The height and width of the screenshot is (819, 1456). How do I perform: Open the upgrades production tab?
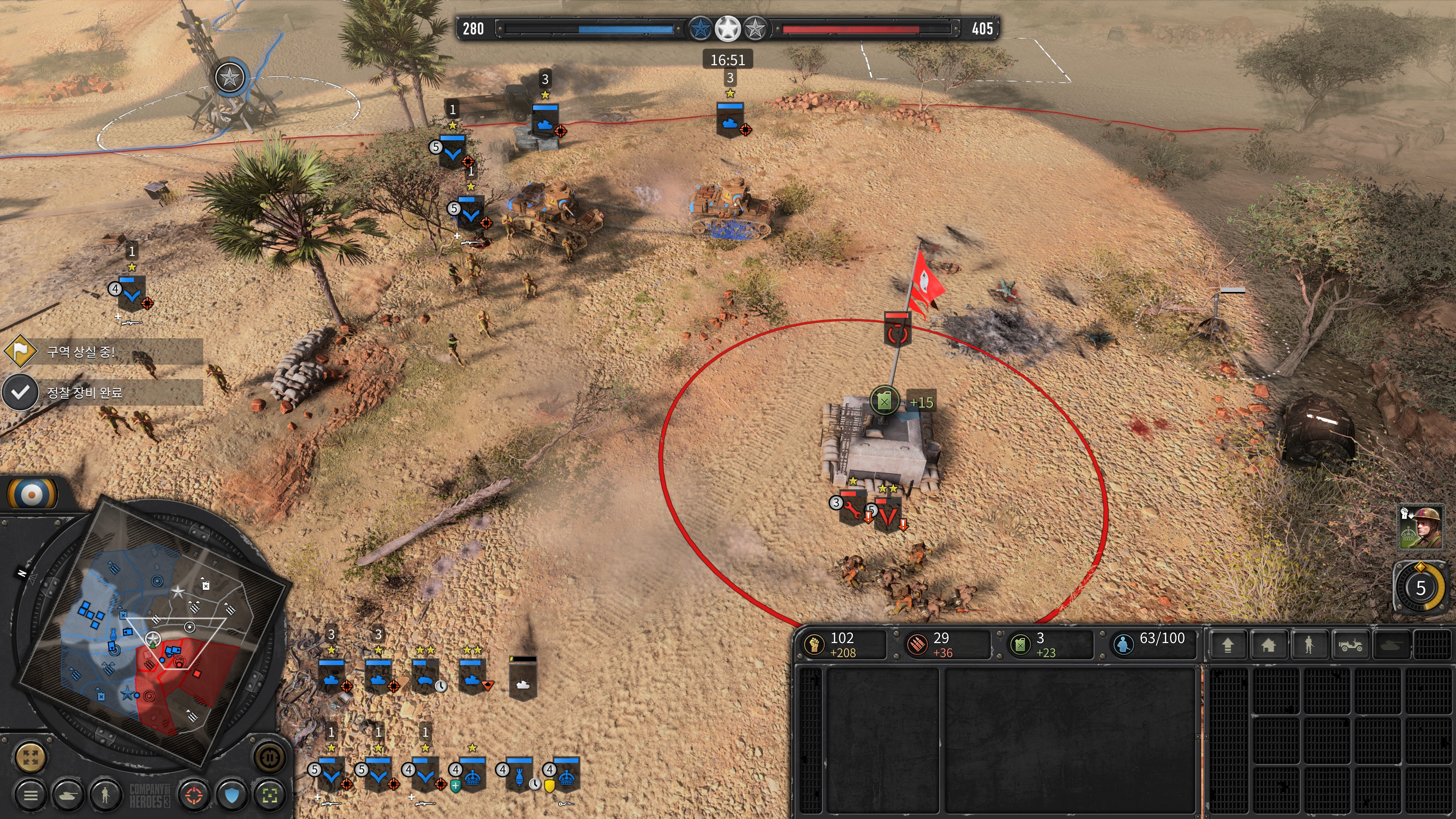click(x=1228, y=645)
